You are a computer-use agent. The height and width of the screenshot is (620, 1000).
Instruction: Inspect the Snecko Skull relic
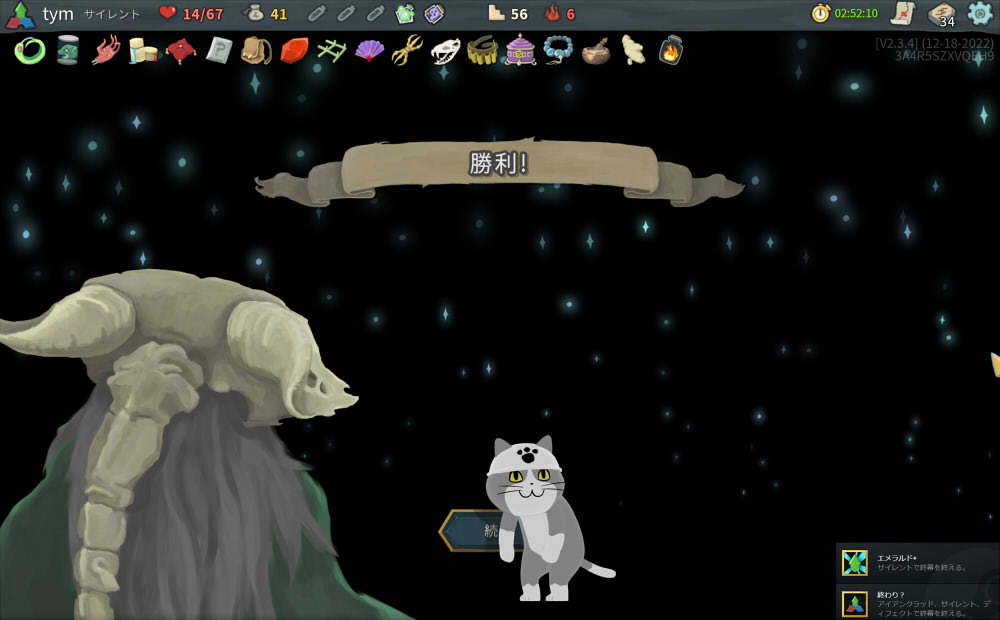pos(445,50)
